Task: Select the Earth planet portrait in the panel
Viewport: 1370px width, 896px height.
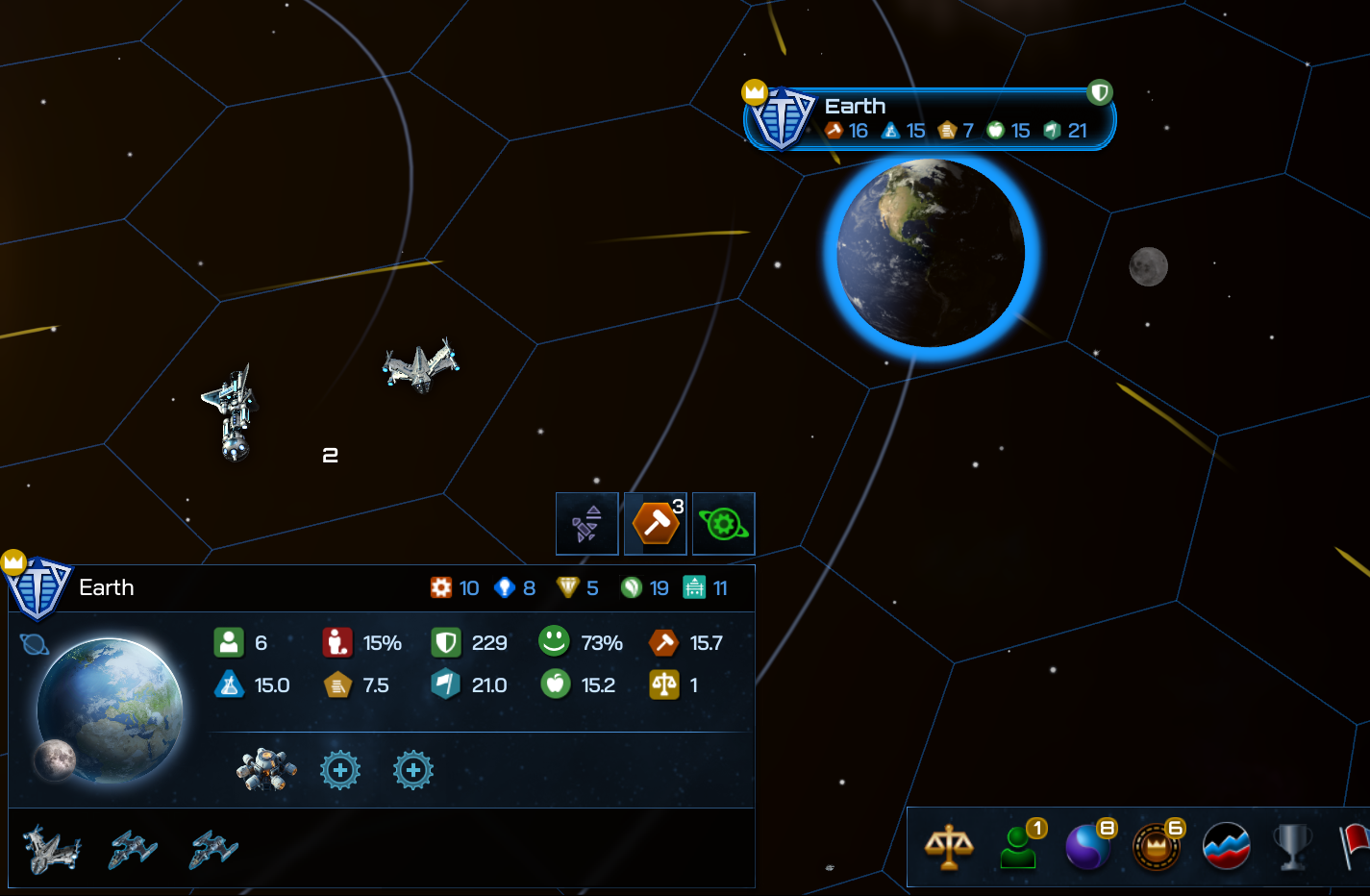Action: point(111,707)
